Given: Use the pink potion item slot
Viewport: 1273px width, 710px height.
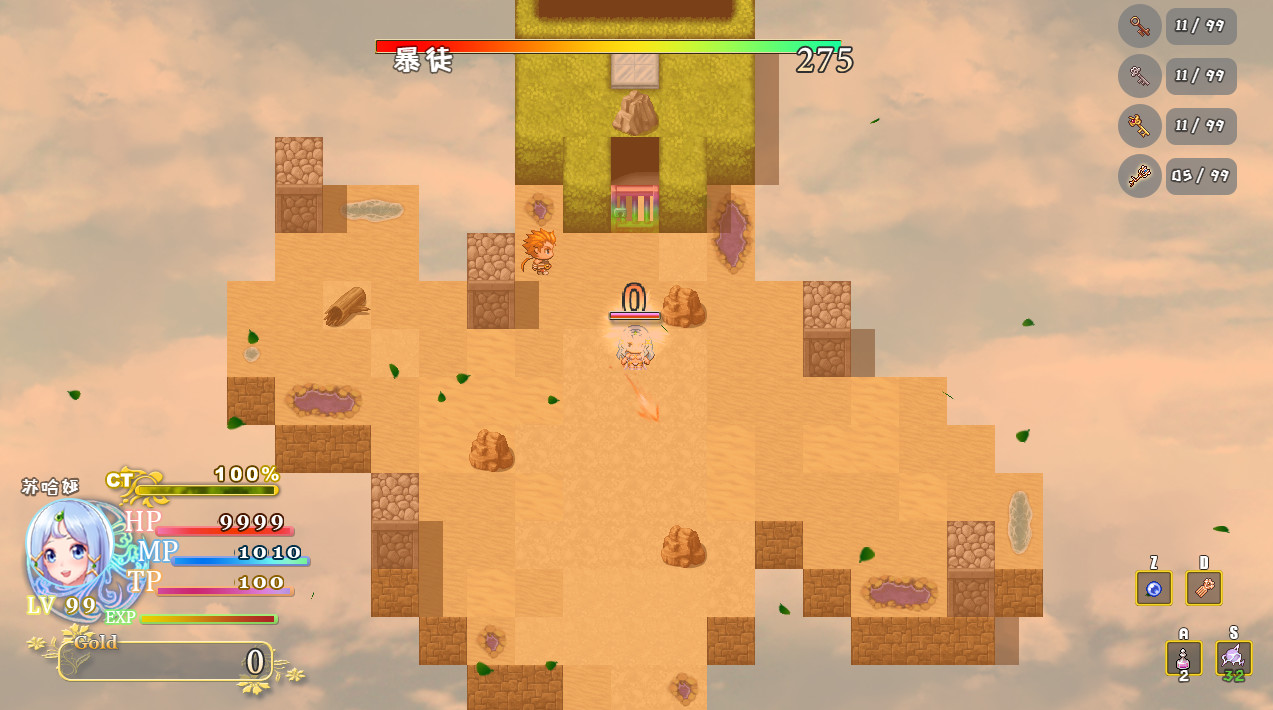Looking at the screenshot, I should 1184,658.
